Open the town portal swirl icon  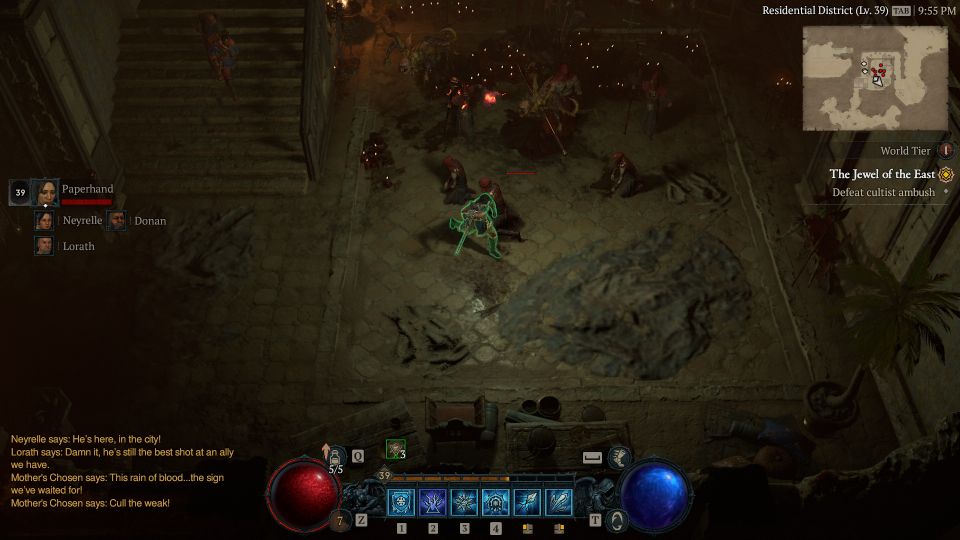tap(618, 520)
